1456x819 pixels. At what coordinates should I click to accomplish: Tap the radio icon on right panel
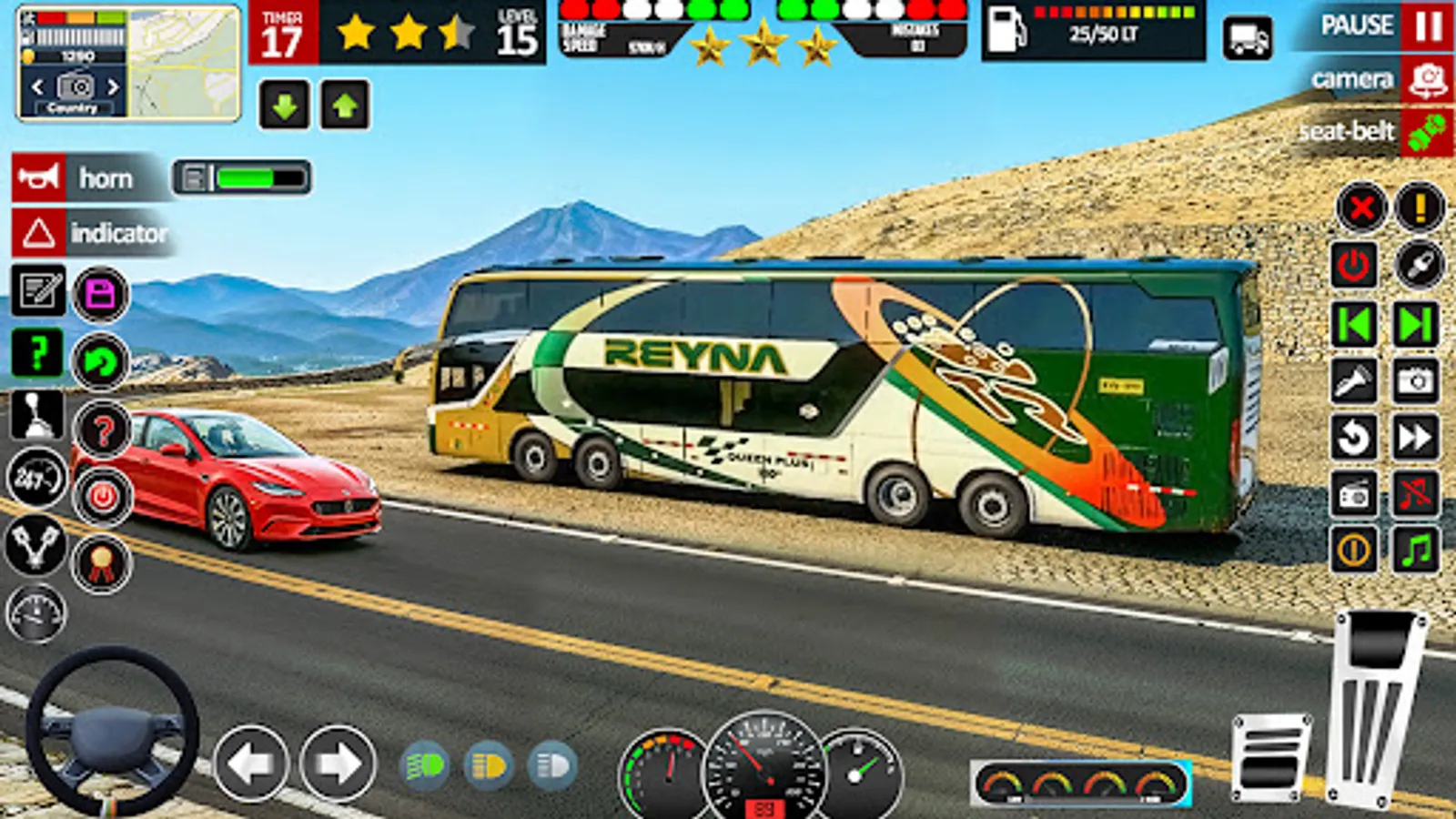pyautogui.click(x=1354, y=492)
